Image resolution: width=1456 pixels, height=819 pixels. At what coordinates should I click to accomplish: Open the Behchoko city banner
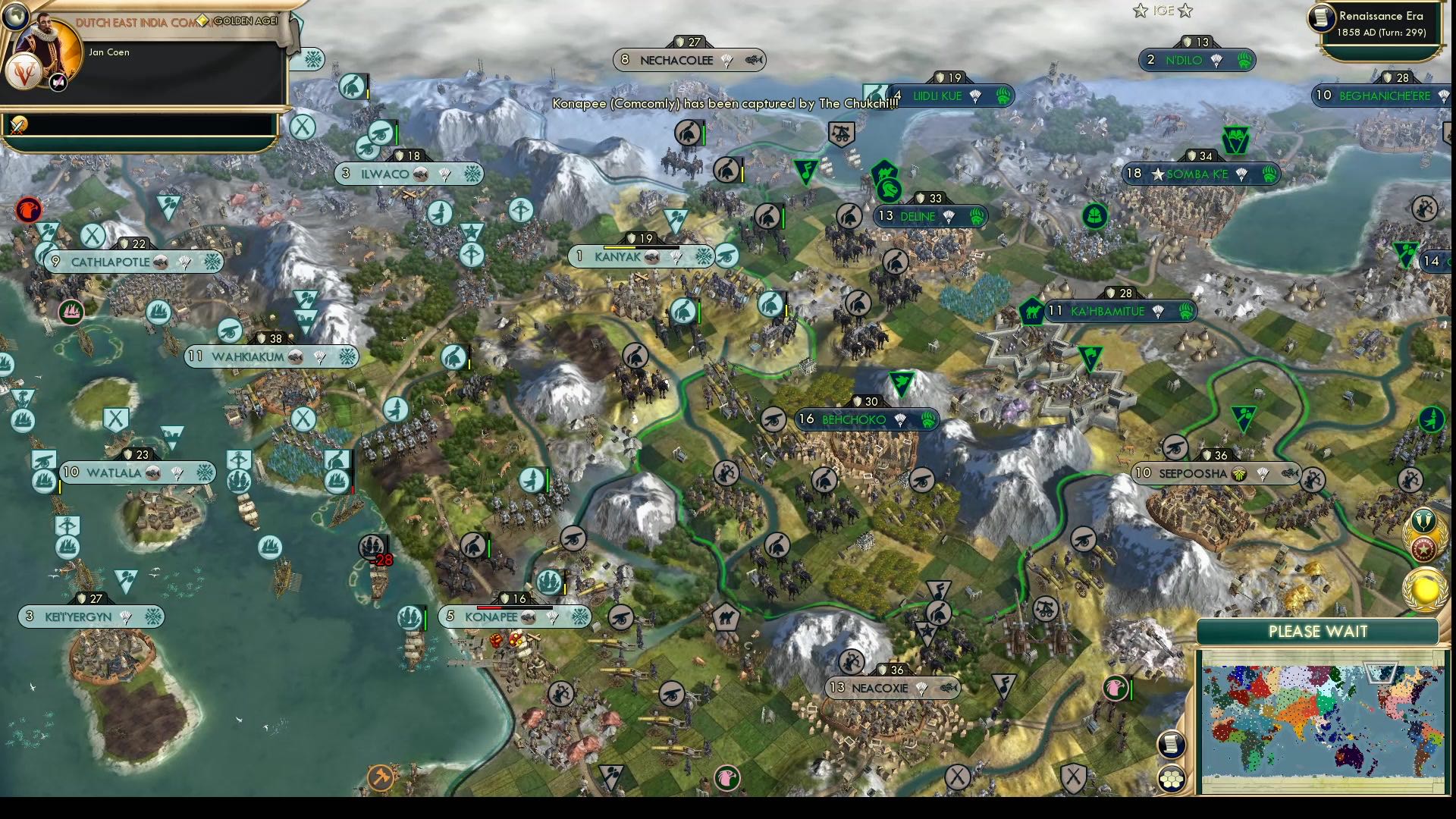point(867,419)
